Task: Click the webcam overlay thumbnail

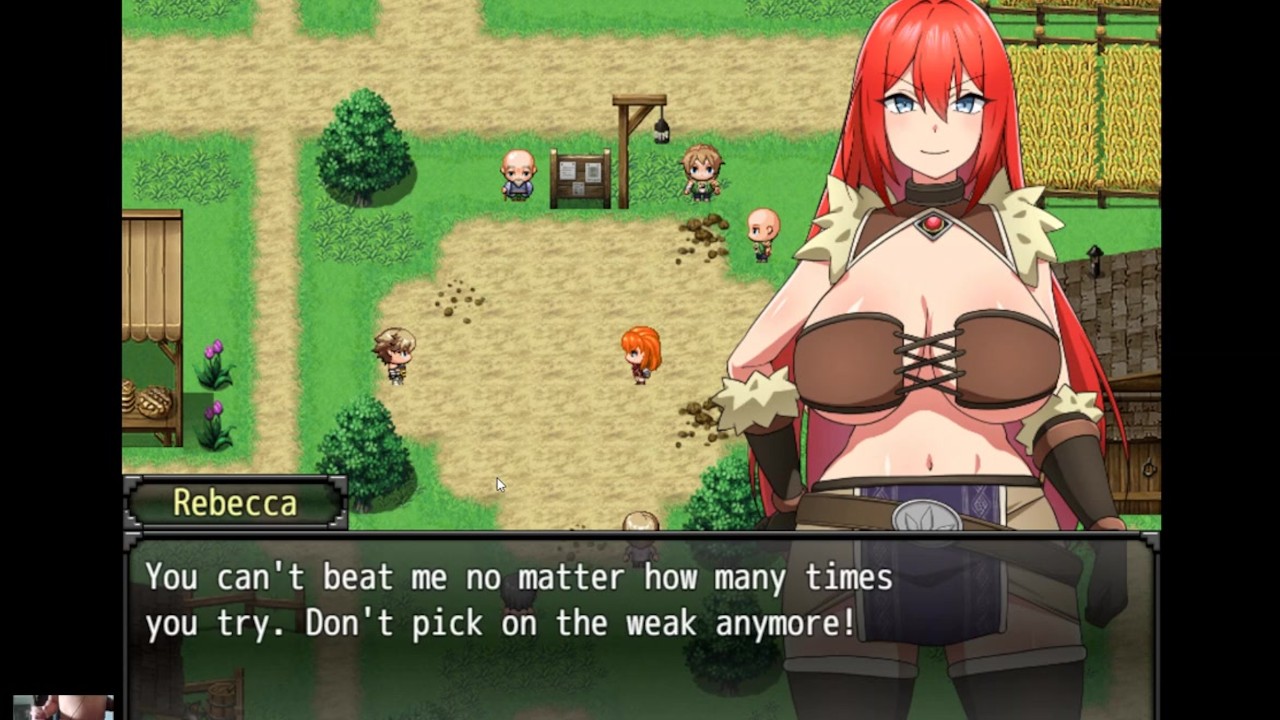Action: point(63,707)
